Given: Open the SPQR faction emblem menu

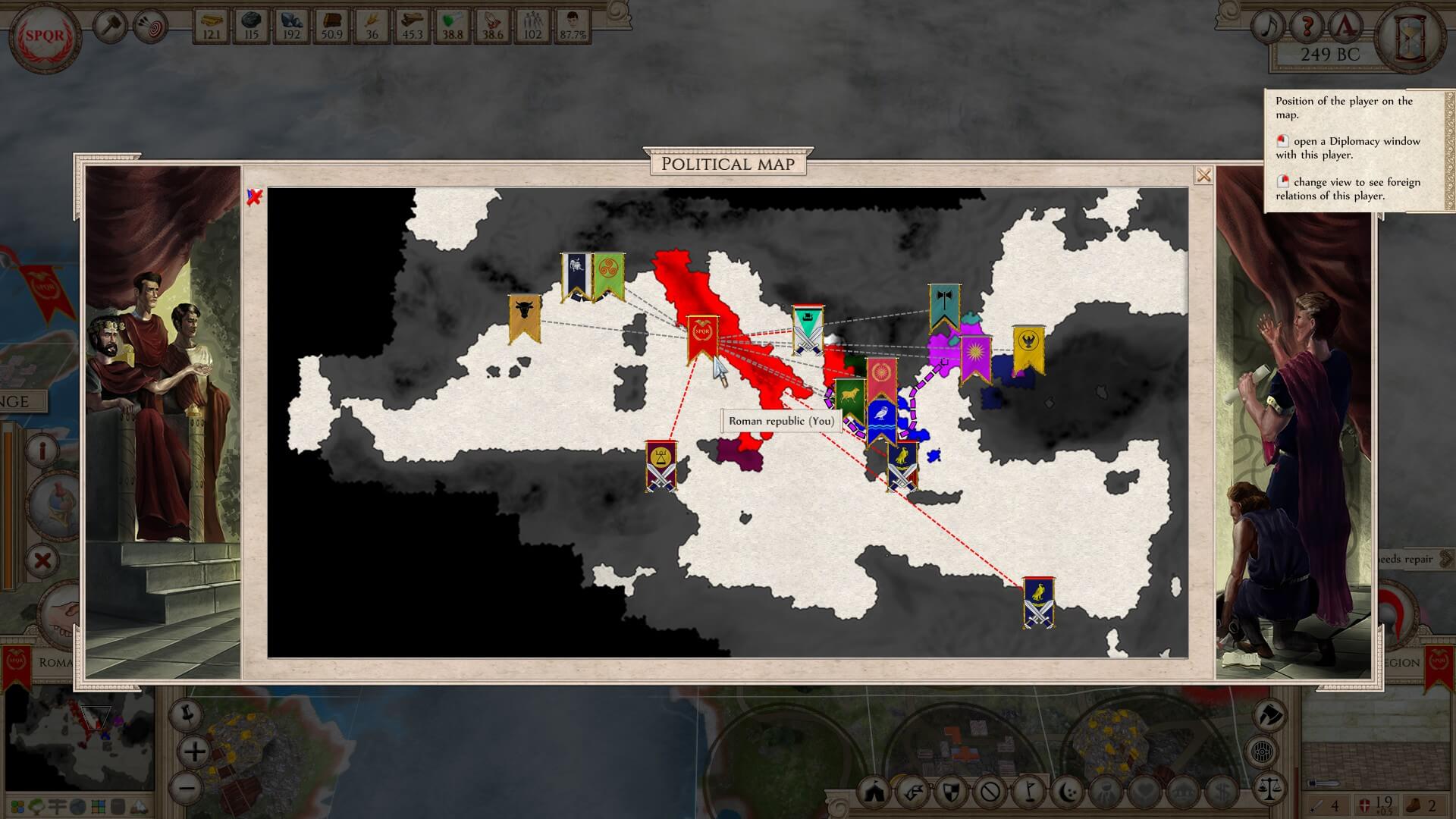Looking at the screenshot, I should tap(45, 36).
